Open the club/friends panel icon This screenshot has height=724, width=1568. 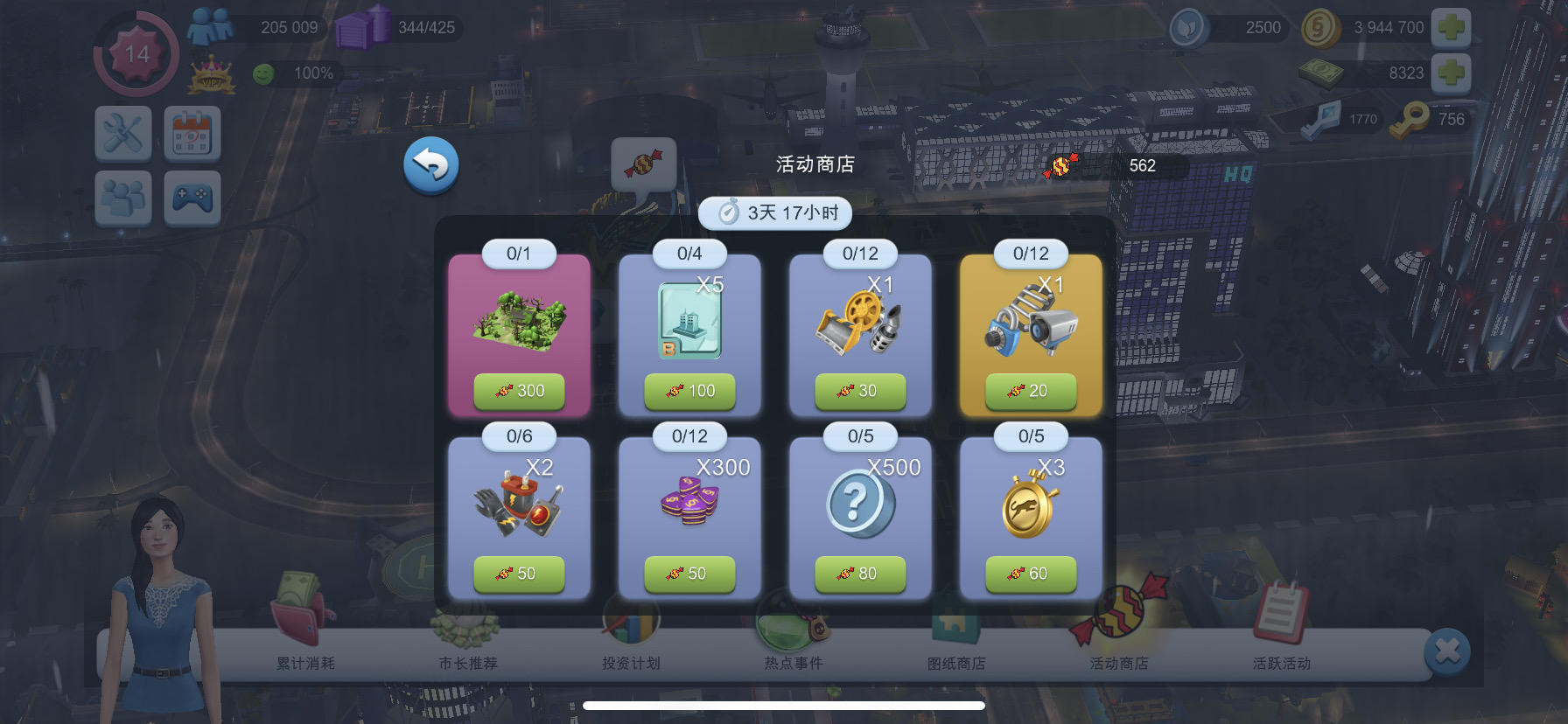(x=122, y=198)
